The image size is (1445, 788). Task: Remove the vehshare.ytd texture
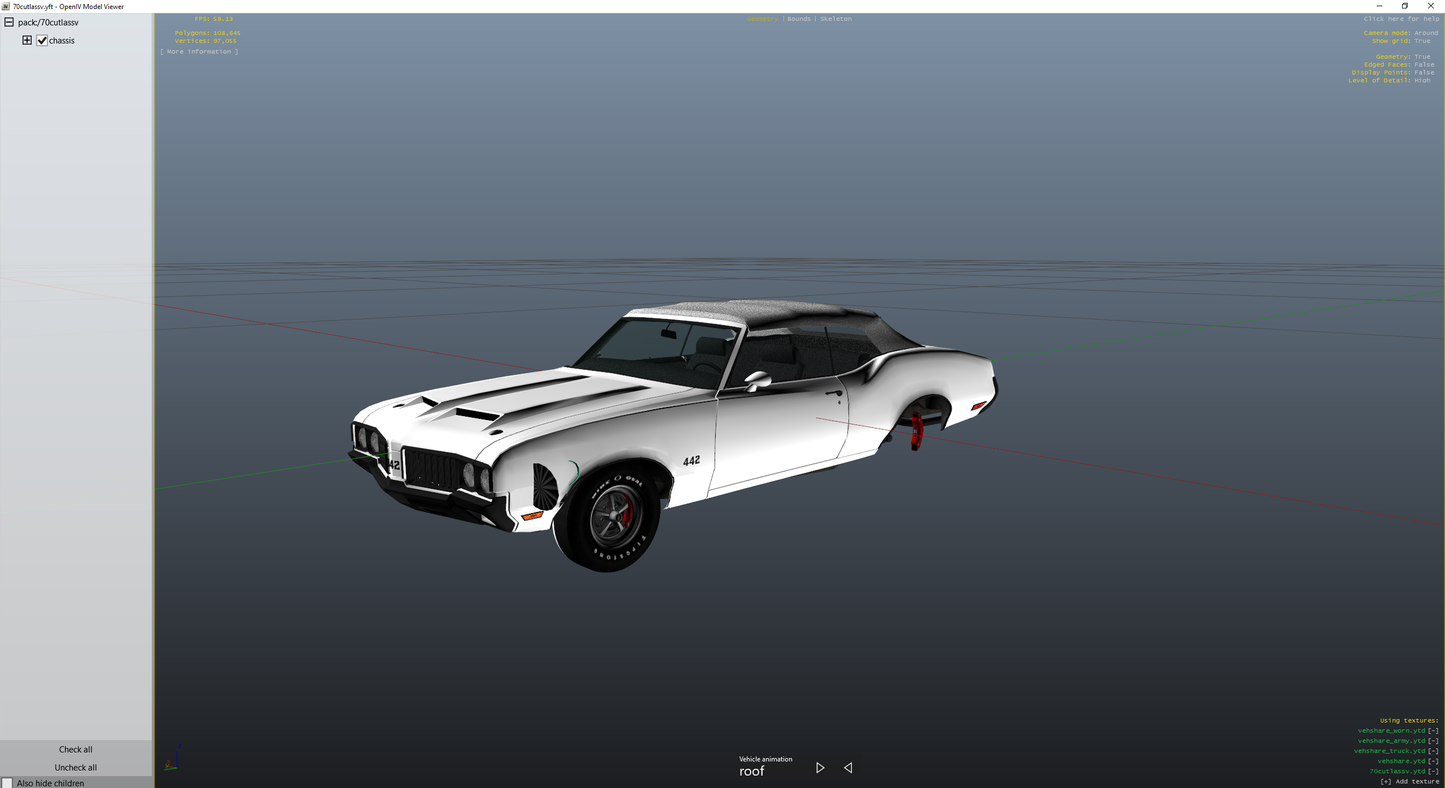click(1433, 761)
